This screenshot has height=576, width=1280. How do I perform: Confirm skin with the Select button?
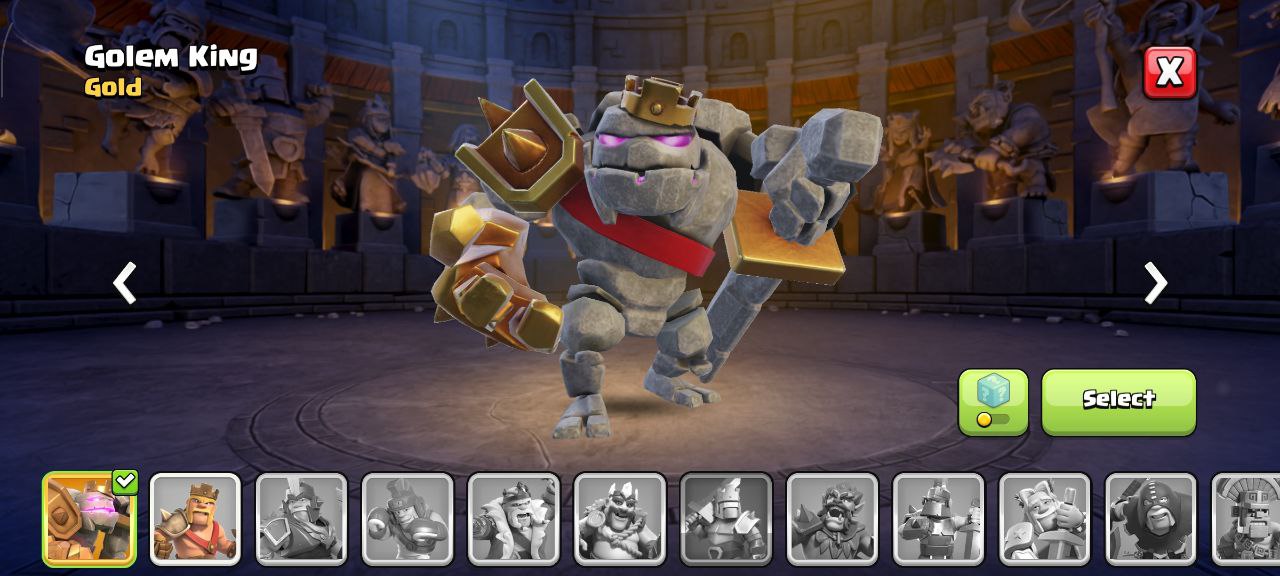(x=1118, y=401)
